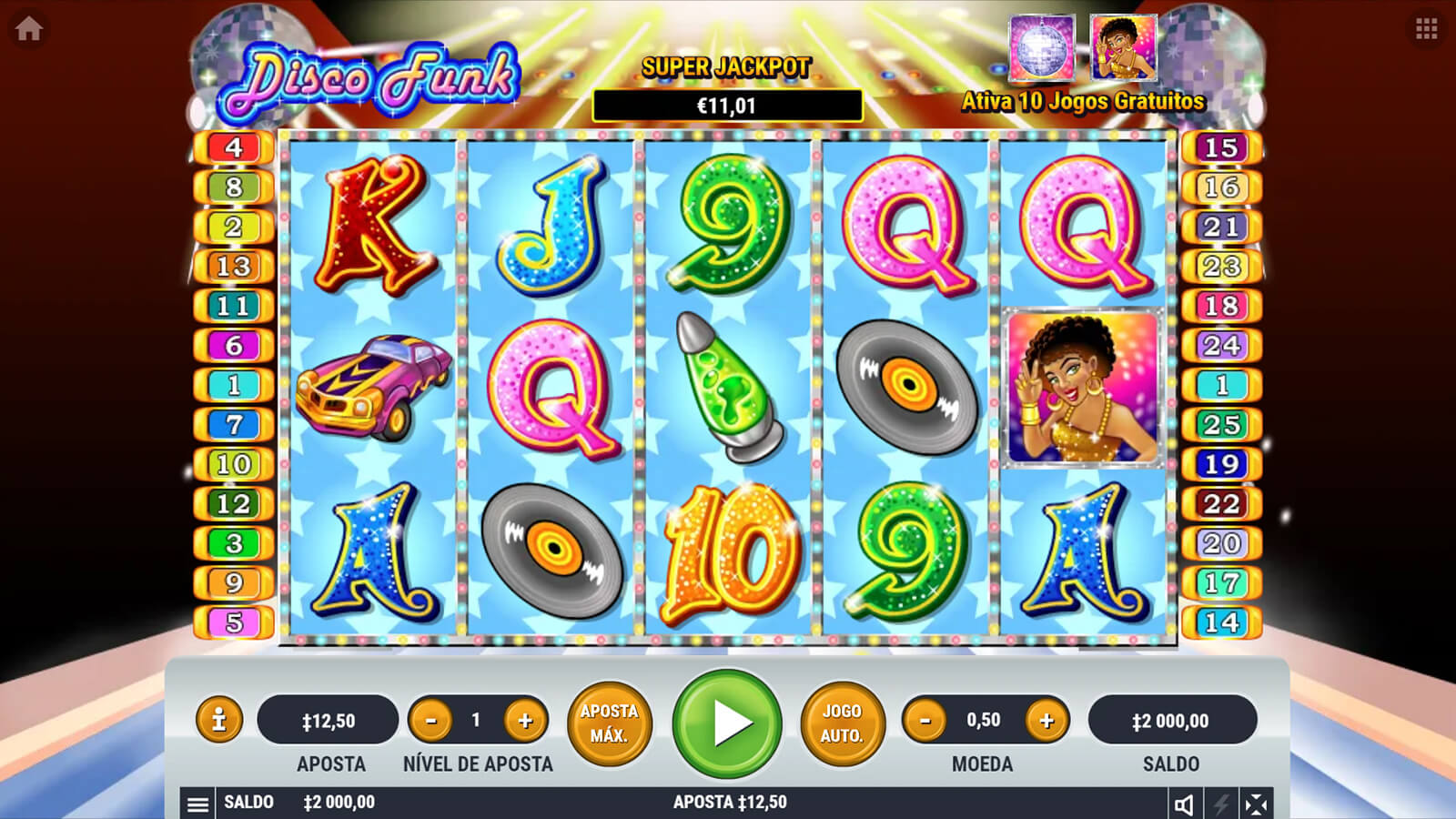This screenshot has height=819, width=1456.
Task: Select payline number 24
Action: [1221, 346]
